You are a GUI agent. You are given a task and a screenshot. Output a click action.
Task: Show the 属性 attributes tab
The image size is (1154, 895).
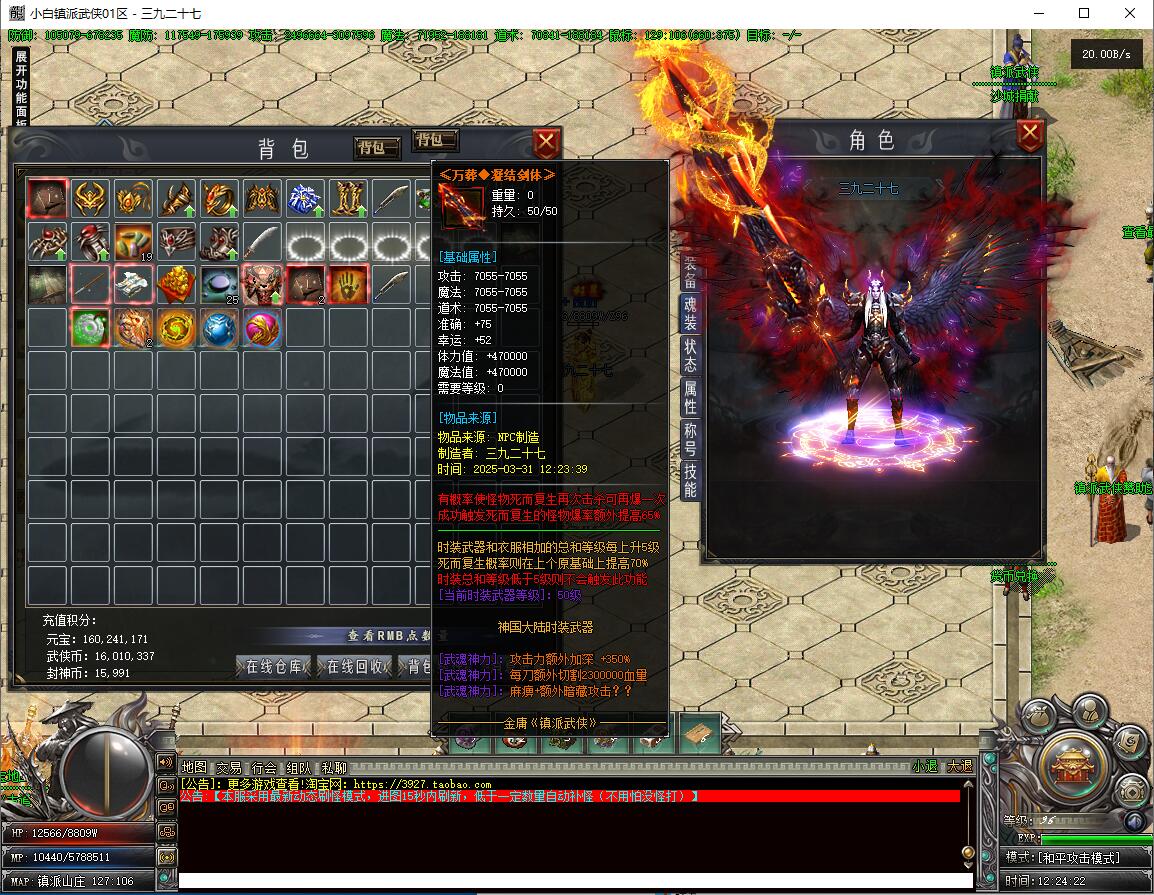(690, 397)
